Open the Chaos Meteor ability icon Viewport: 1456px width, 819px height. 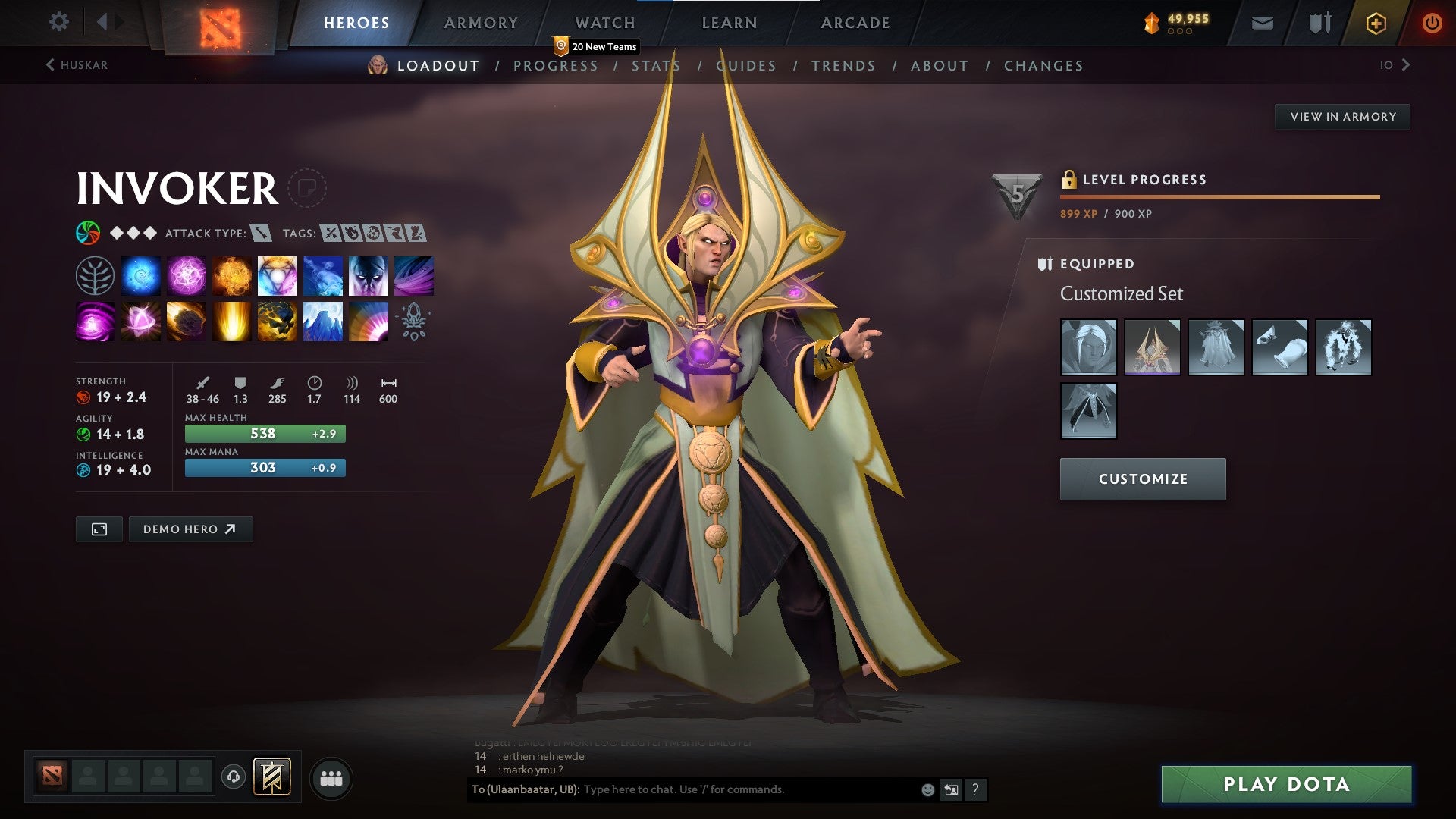click(x=187, y=321)
